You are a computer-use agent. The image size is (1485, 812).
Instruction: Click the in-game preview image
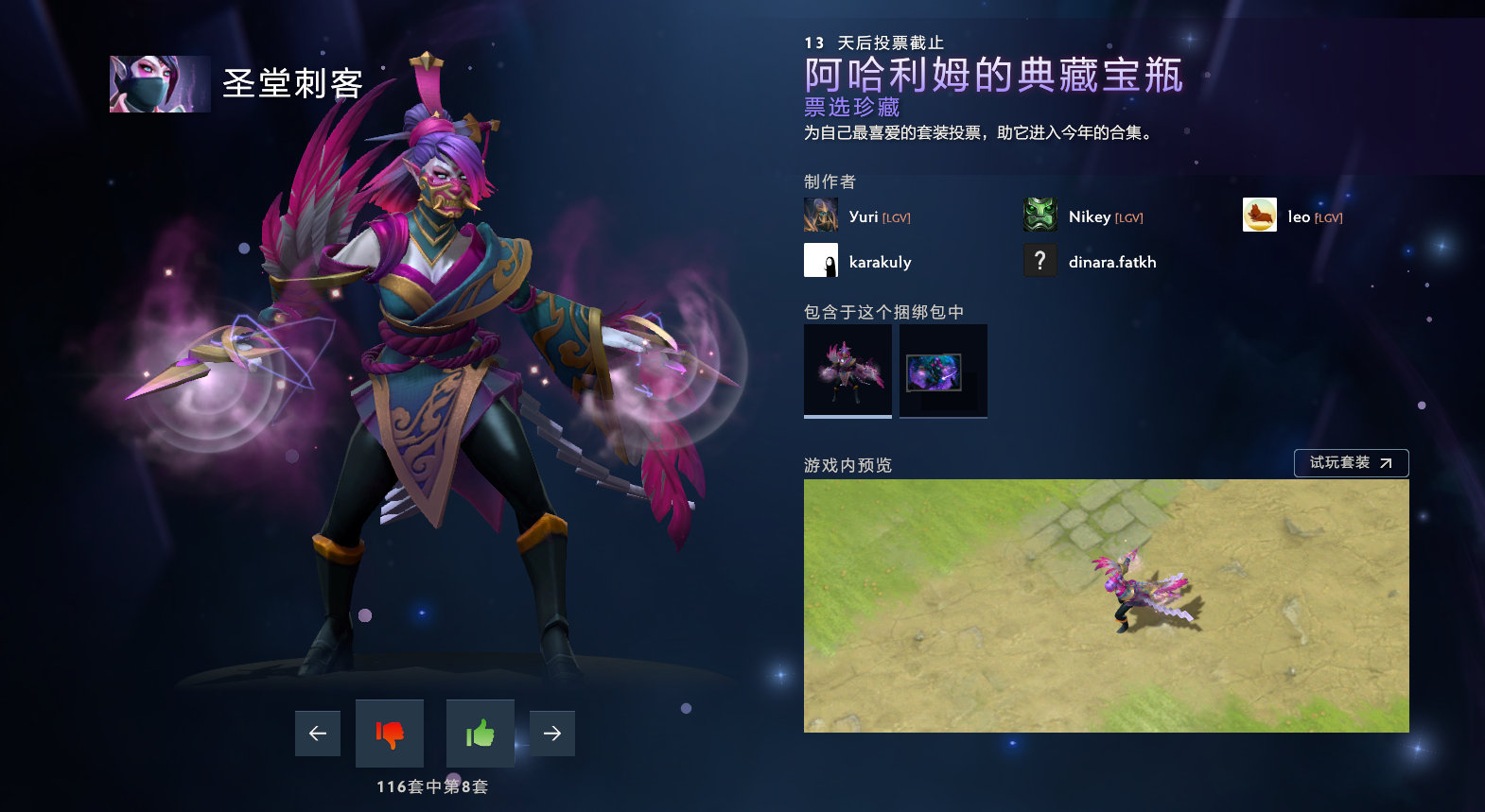coord(1107,607)
